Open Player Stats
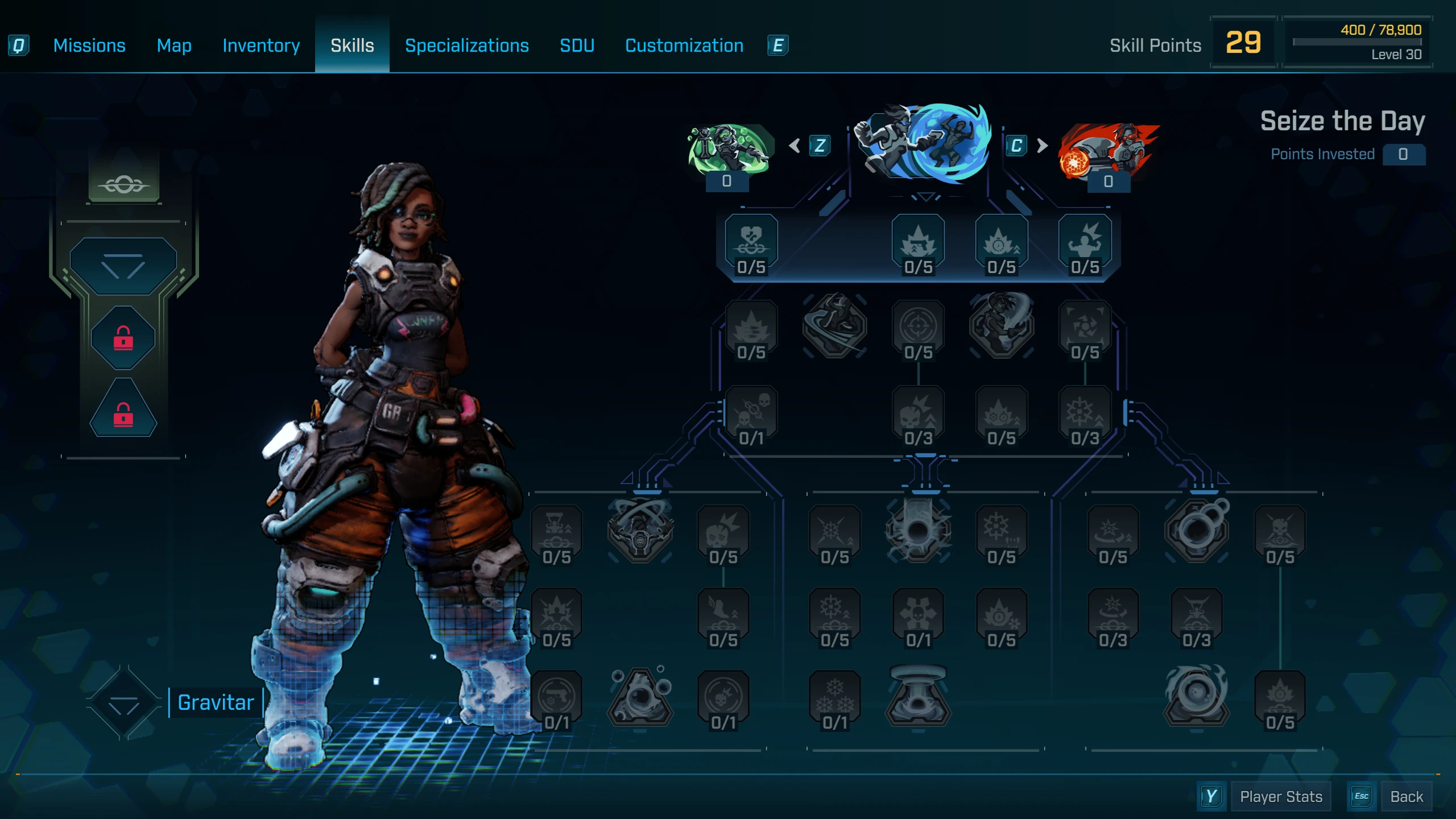 point(1281,797)
